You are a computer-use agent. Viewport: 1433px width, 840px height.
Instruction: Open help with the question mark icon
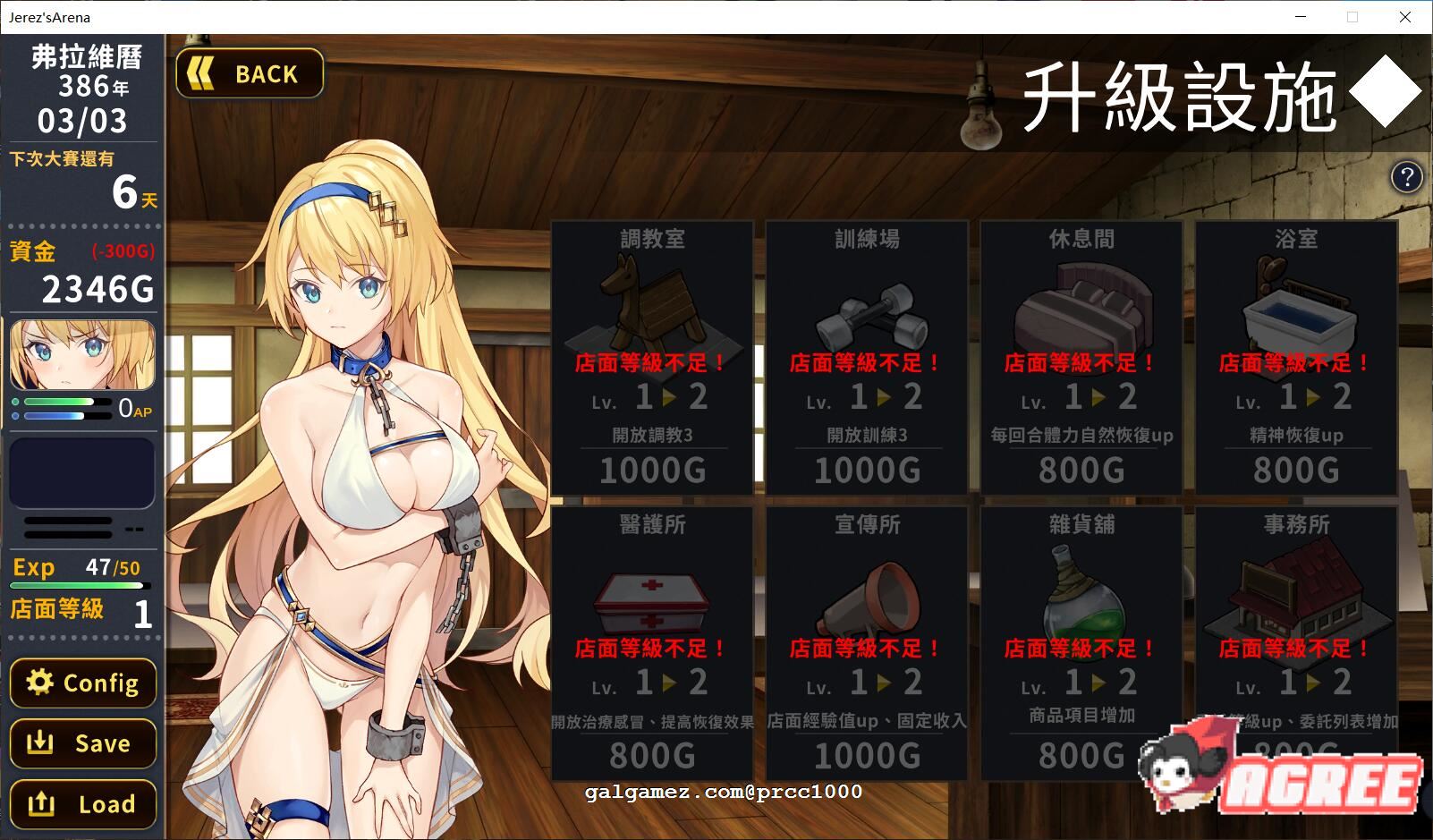[1407, 178]
